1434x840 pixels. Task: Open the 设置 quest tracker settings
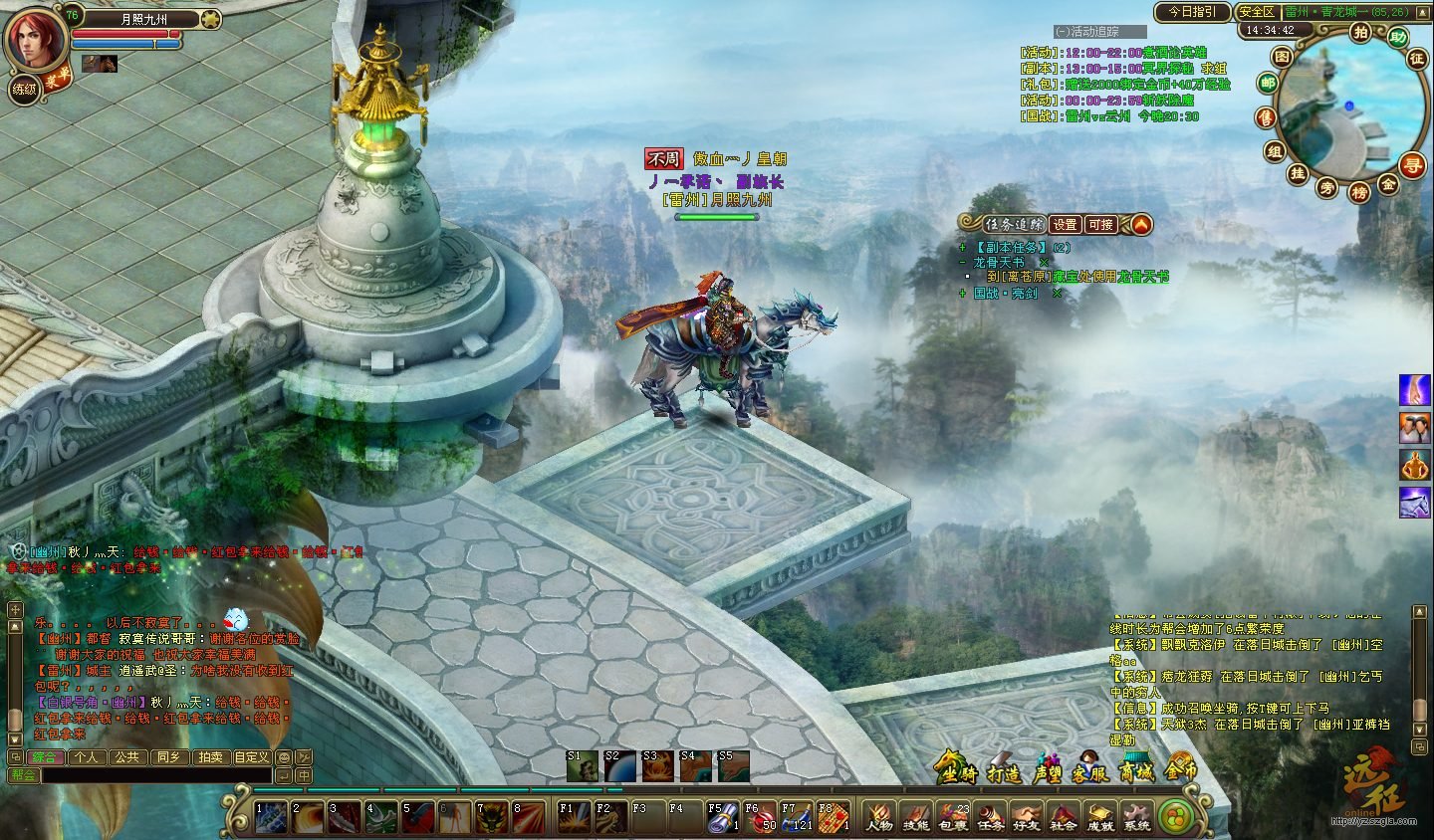[x=1065, y=225]
